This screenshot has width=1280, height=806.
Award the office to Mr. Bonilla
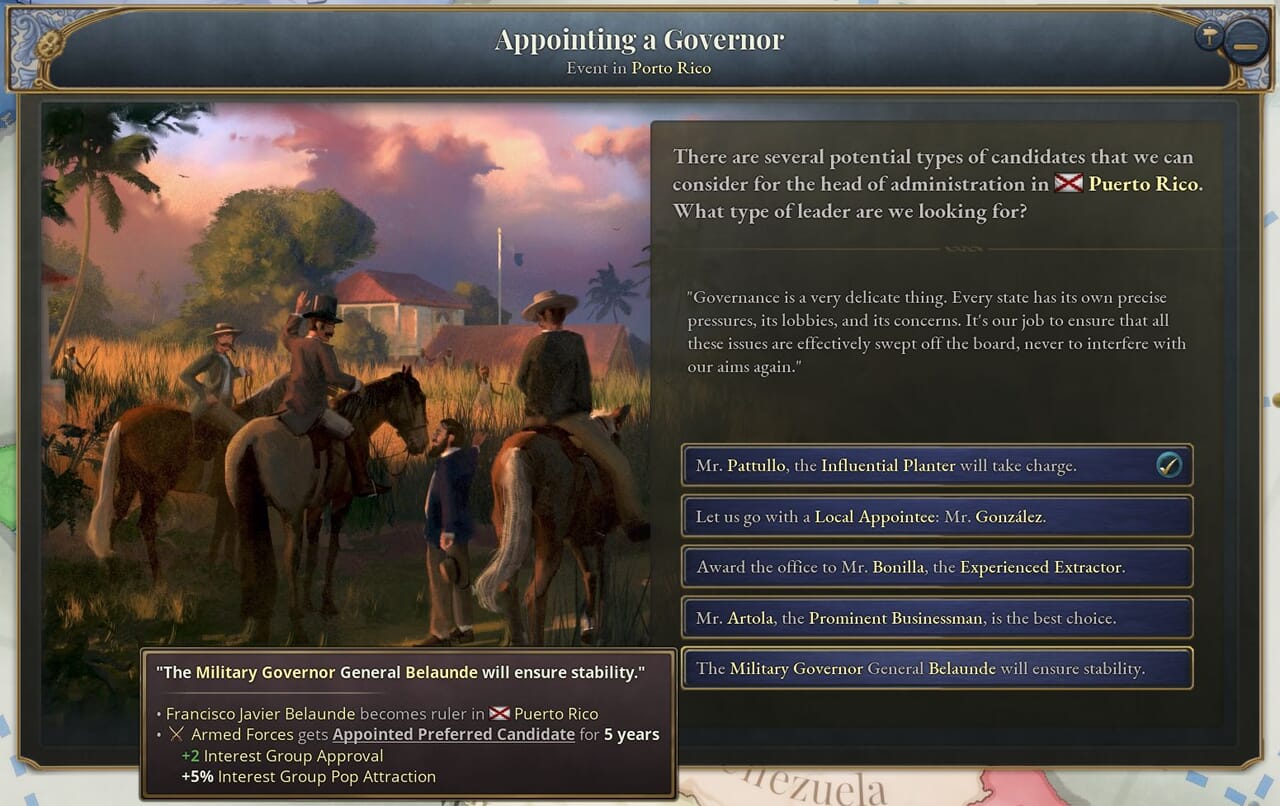[x=936, y=567]
